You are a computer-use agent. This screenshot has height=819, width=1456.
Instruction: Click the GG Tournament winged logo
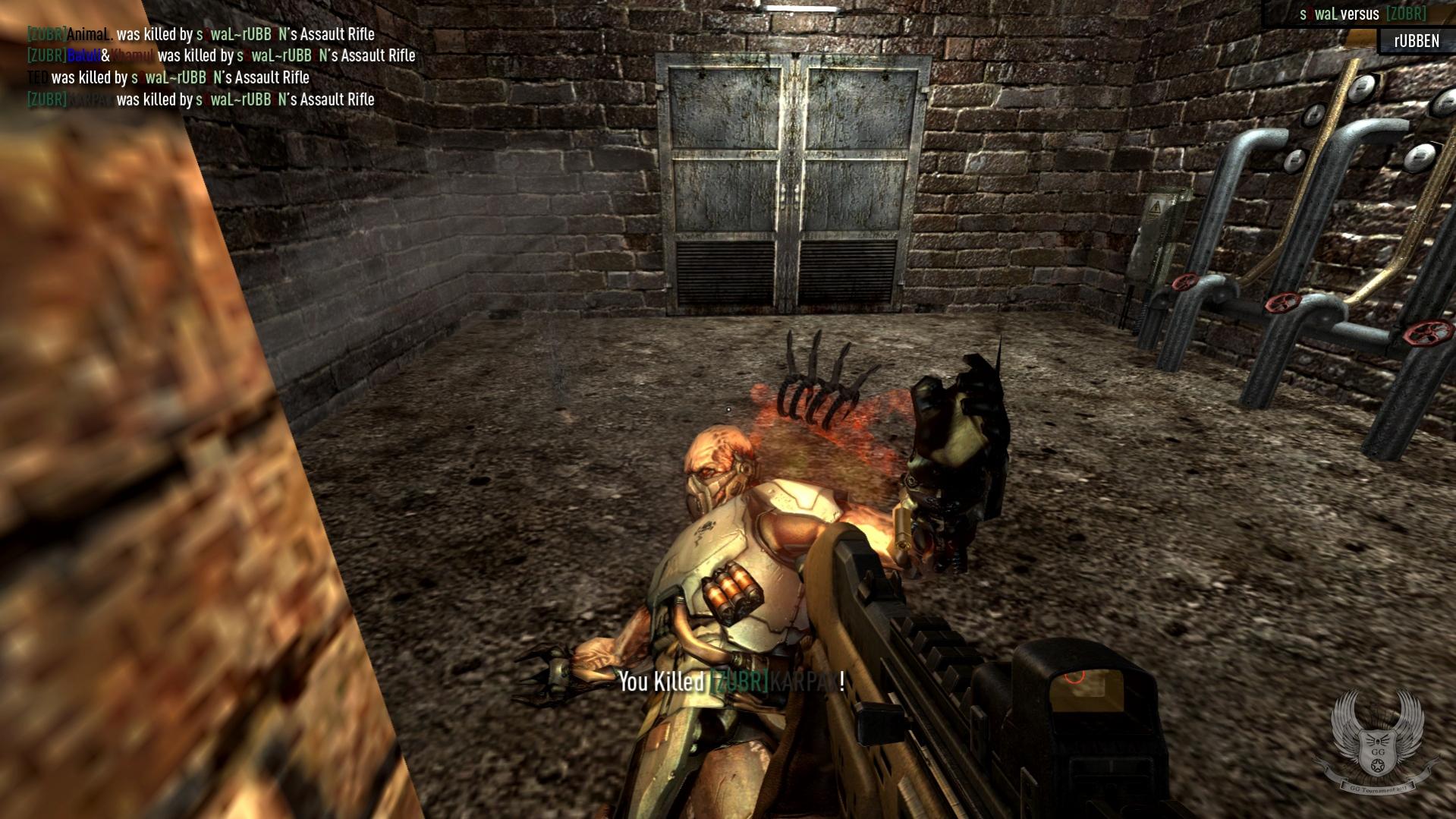[1377, 742]
